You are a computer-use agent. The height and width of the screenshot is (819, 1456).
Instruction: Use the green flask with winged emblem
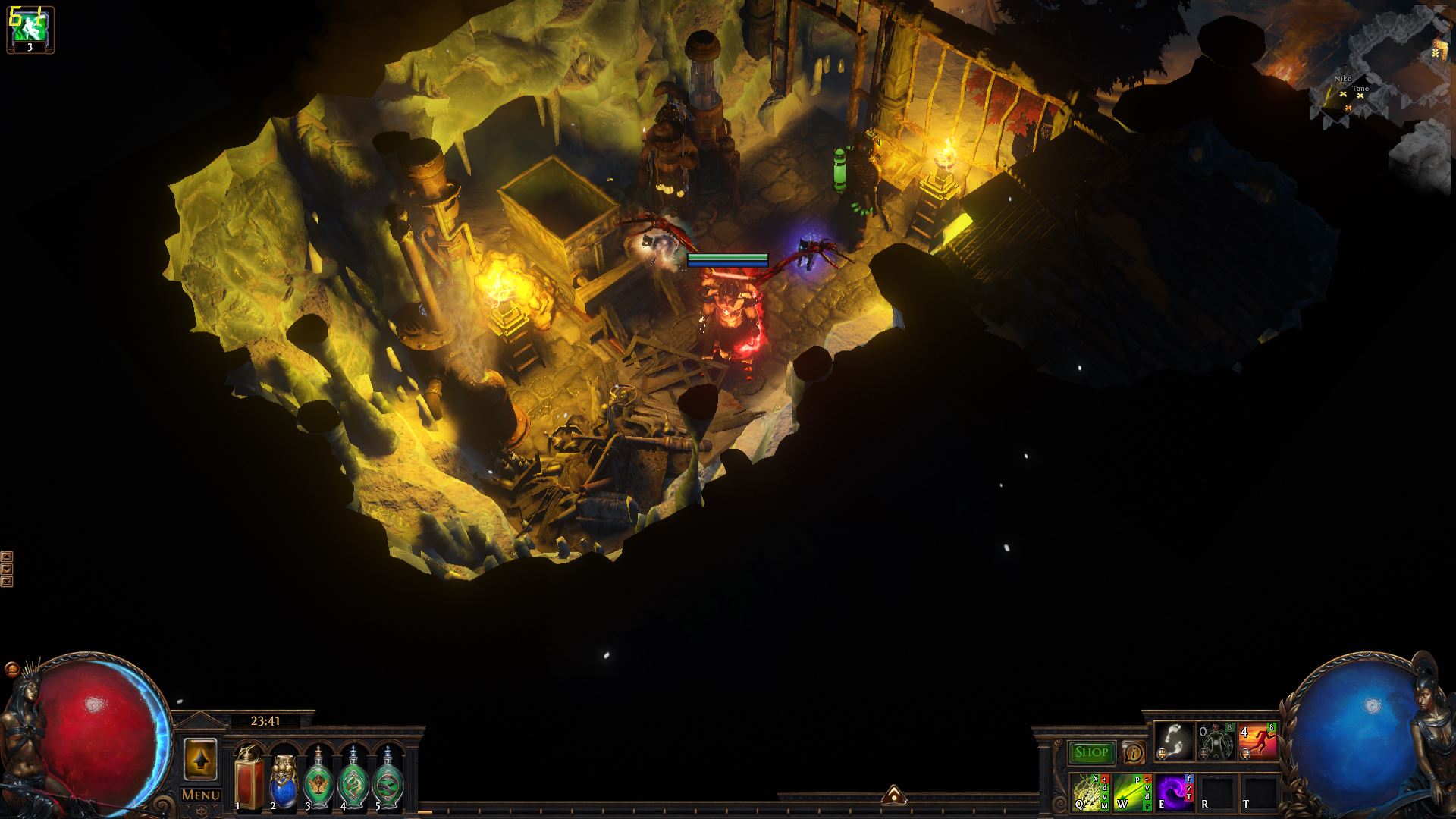click(x=318, y=779)
